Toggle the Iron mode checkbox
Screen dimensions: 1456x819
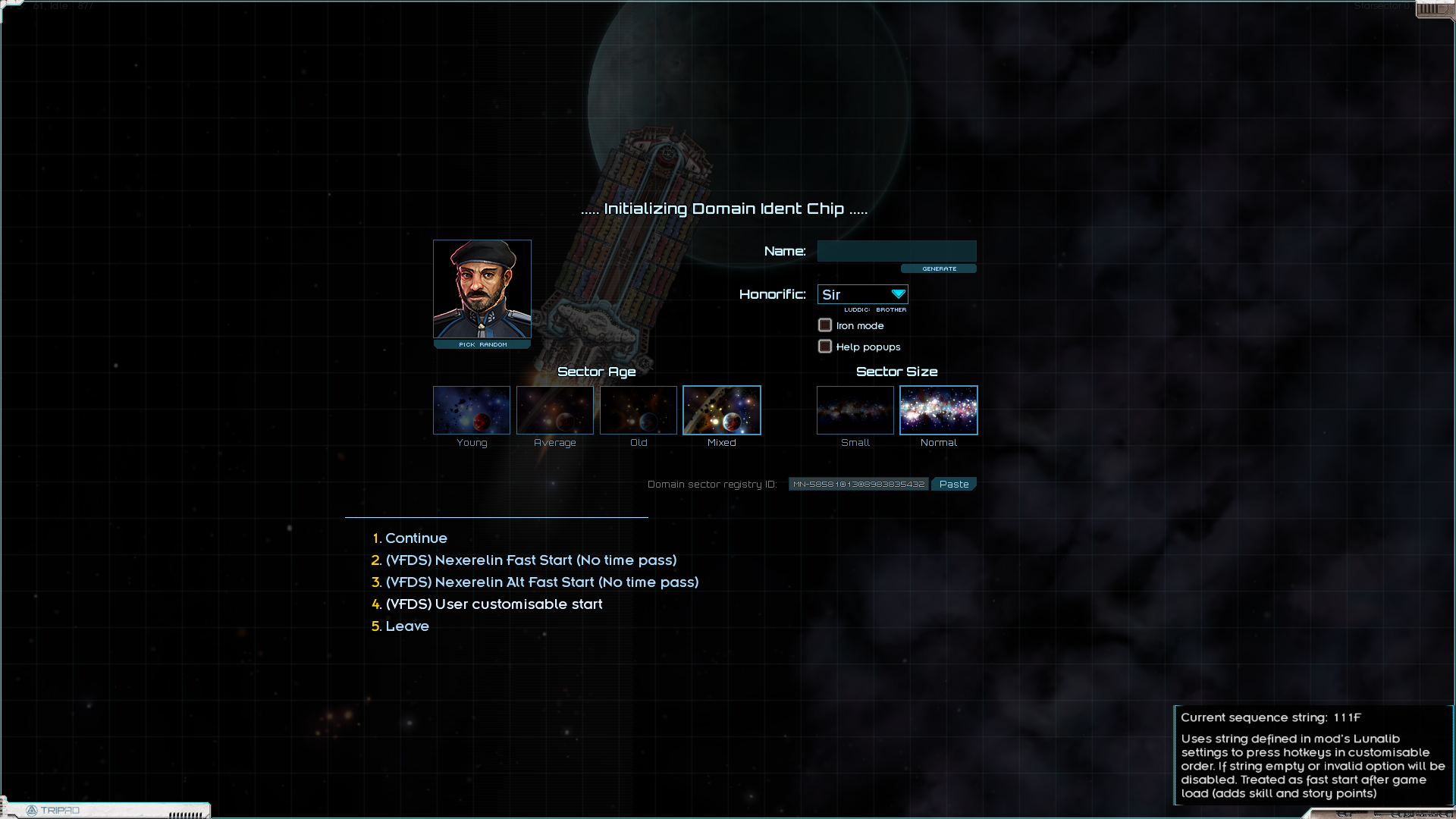[x=825, y=325]
